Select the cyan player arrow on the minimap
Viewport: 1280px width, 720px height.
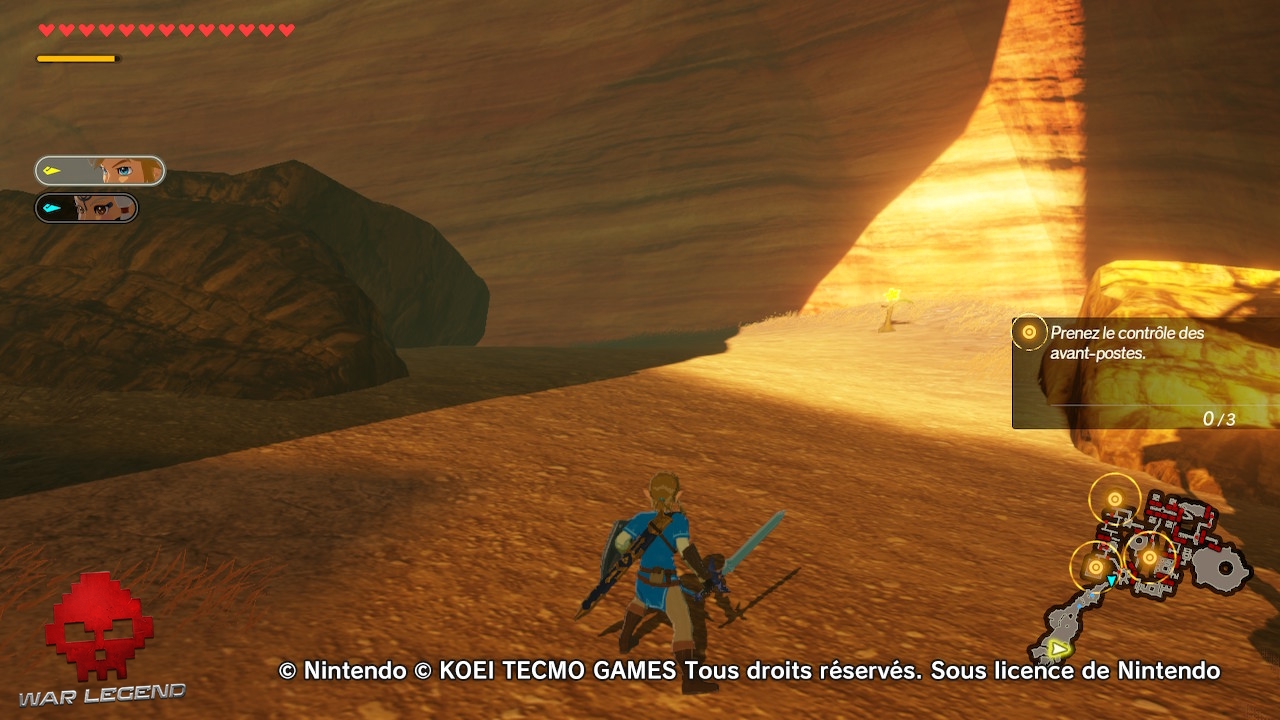[1111, 580]
